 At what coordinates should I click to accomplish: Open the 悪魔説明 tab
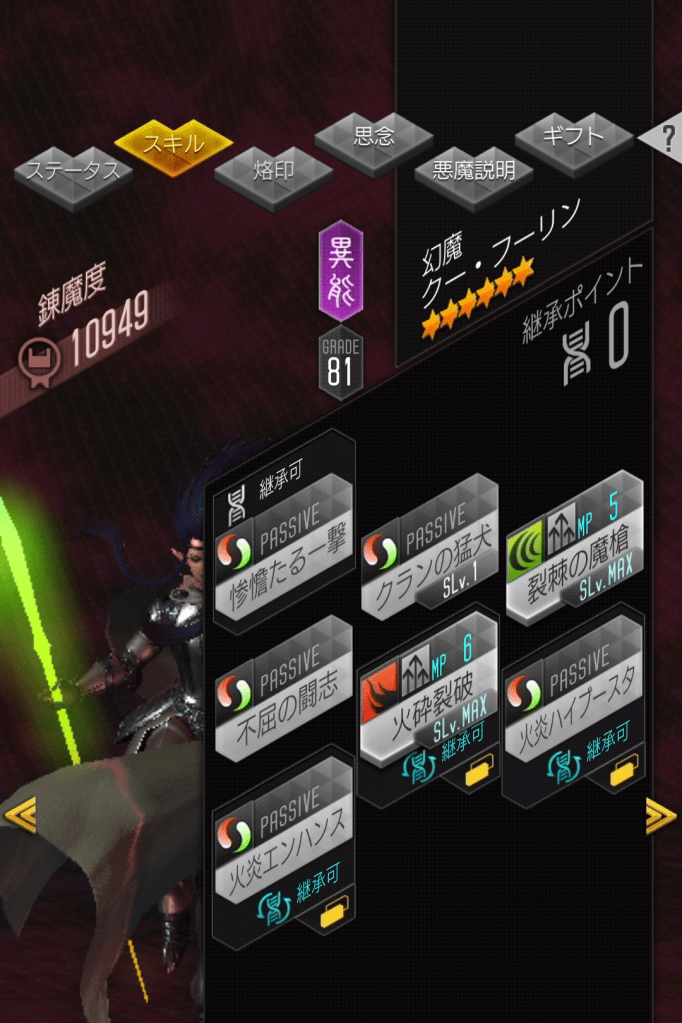coord(473,171)
